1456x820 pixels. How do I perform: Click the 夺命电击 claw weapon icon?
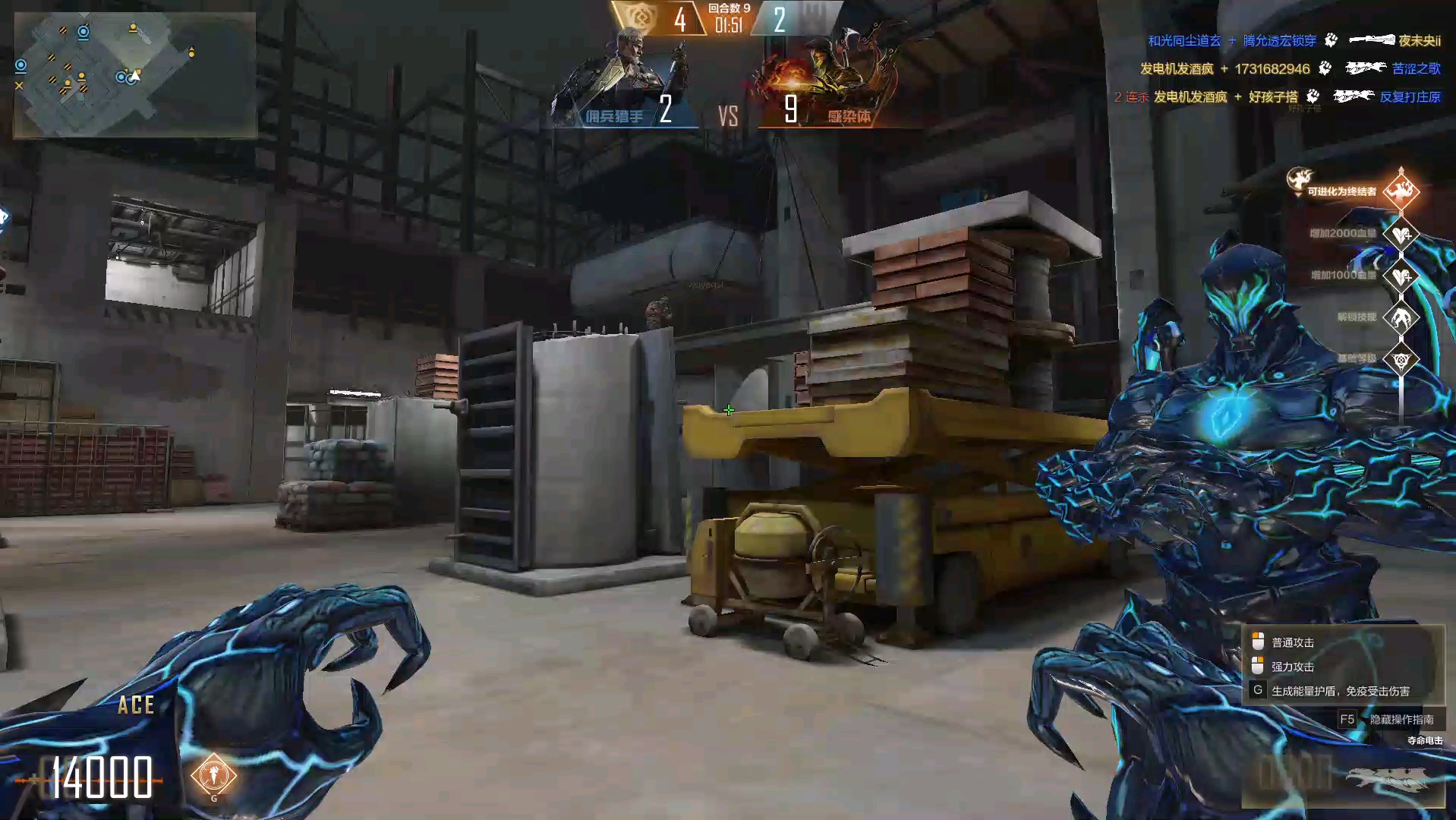[1386, 778]
